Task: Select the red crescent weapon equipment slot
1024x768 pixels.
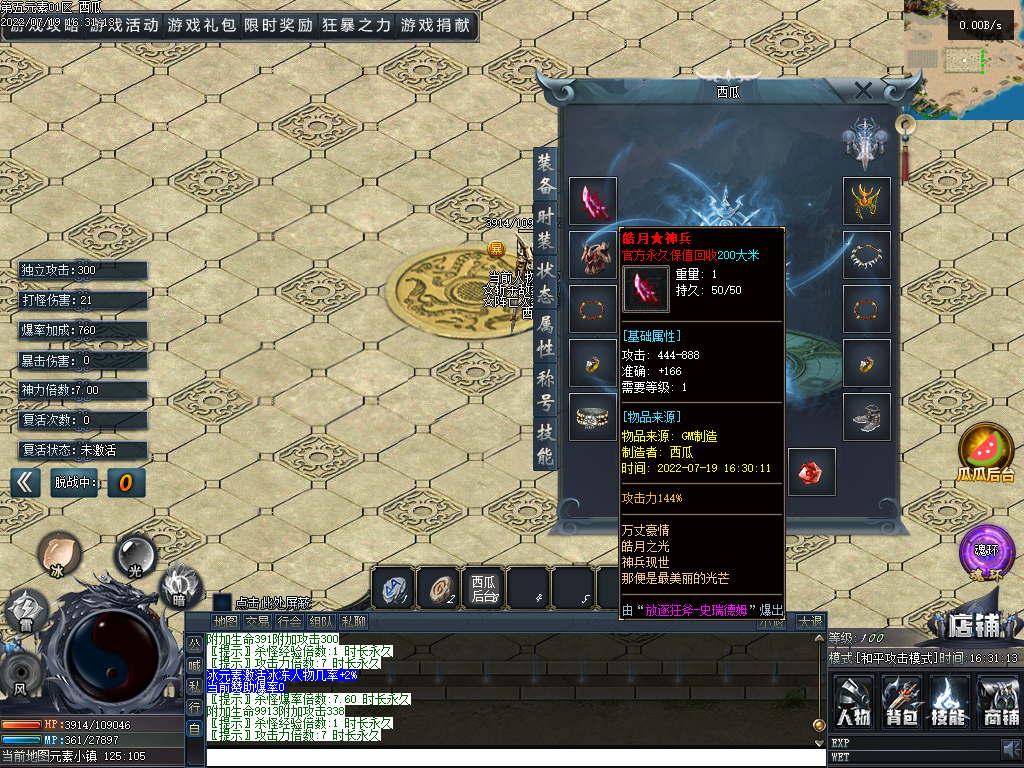Action: pos(593,202)
